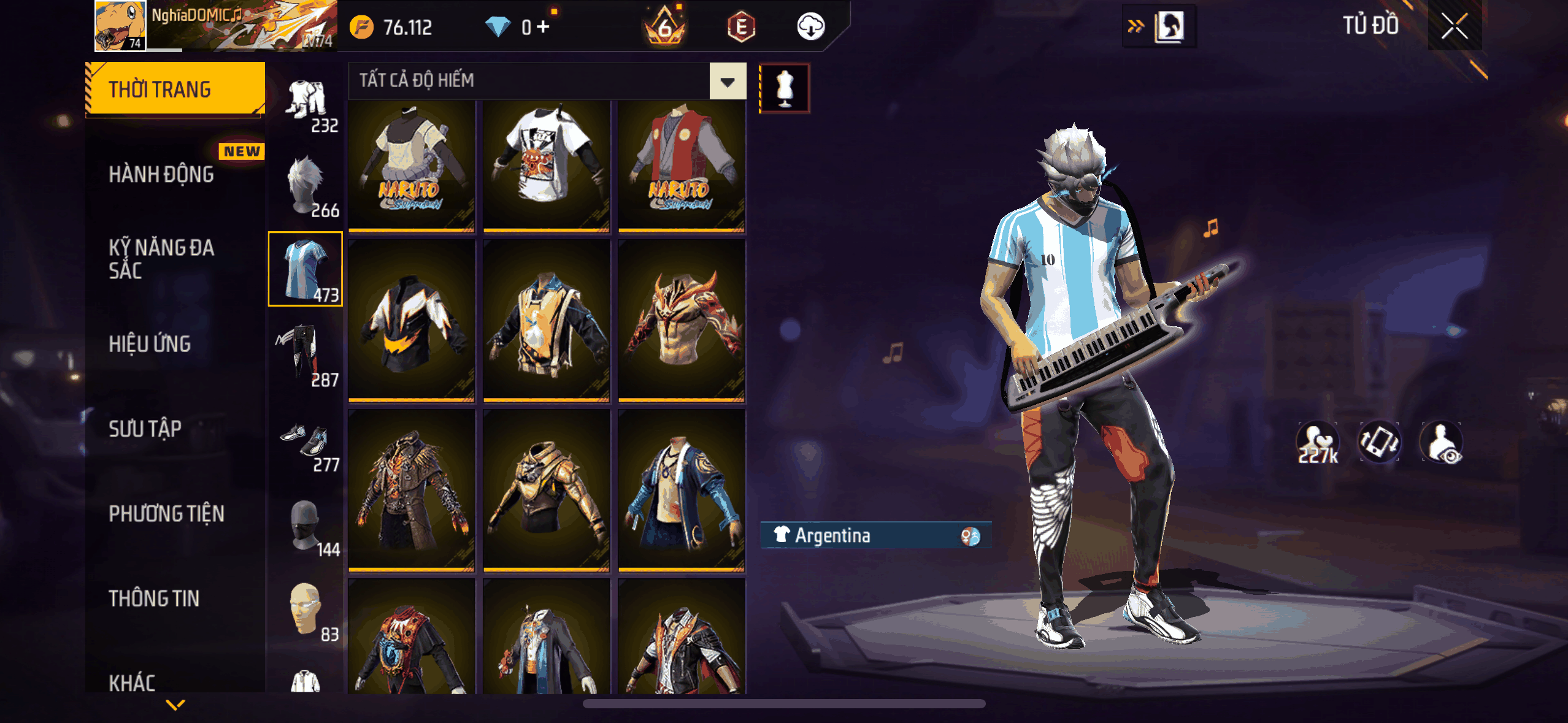Toggle the character visibility eye icon
The image size is (1568, 723).
pos(1442,443)
